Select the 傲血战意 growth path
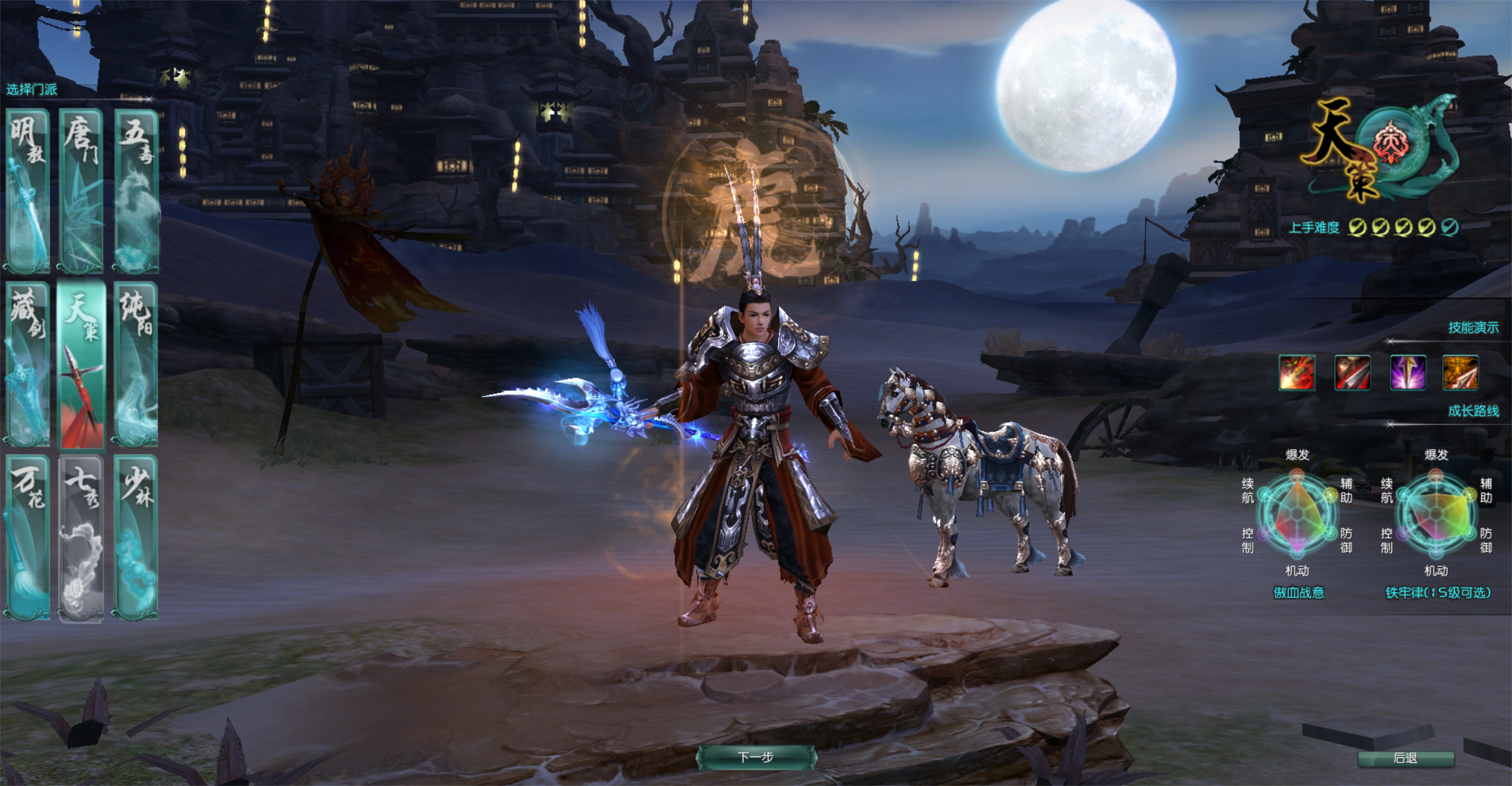 (x=1299, y=592)
